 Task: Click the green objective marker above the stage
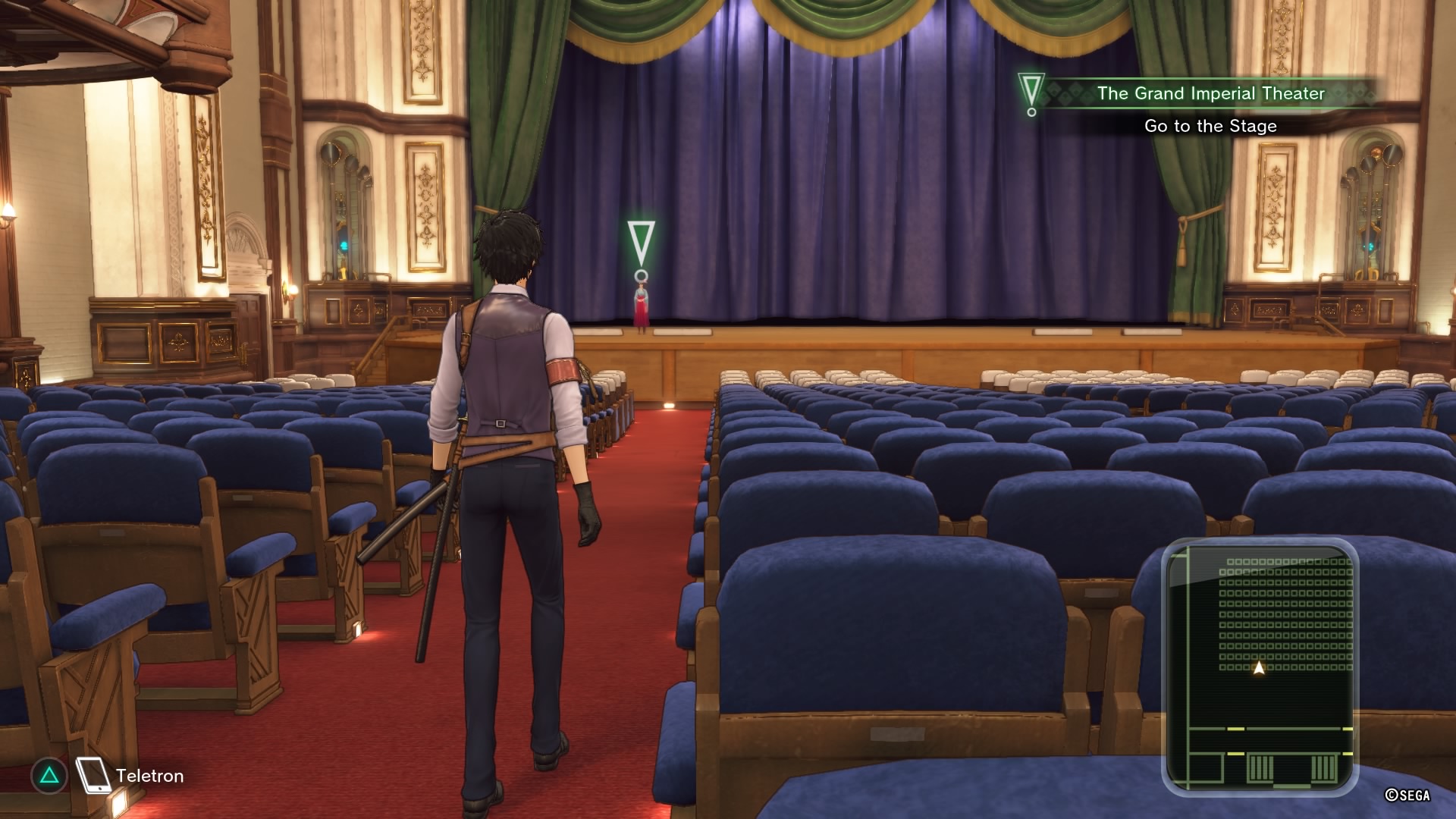coord(641,249)
